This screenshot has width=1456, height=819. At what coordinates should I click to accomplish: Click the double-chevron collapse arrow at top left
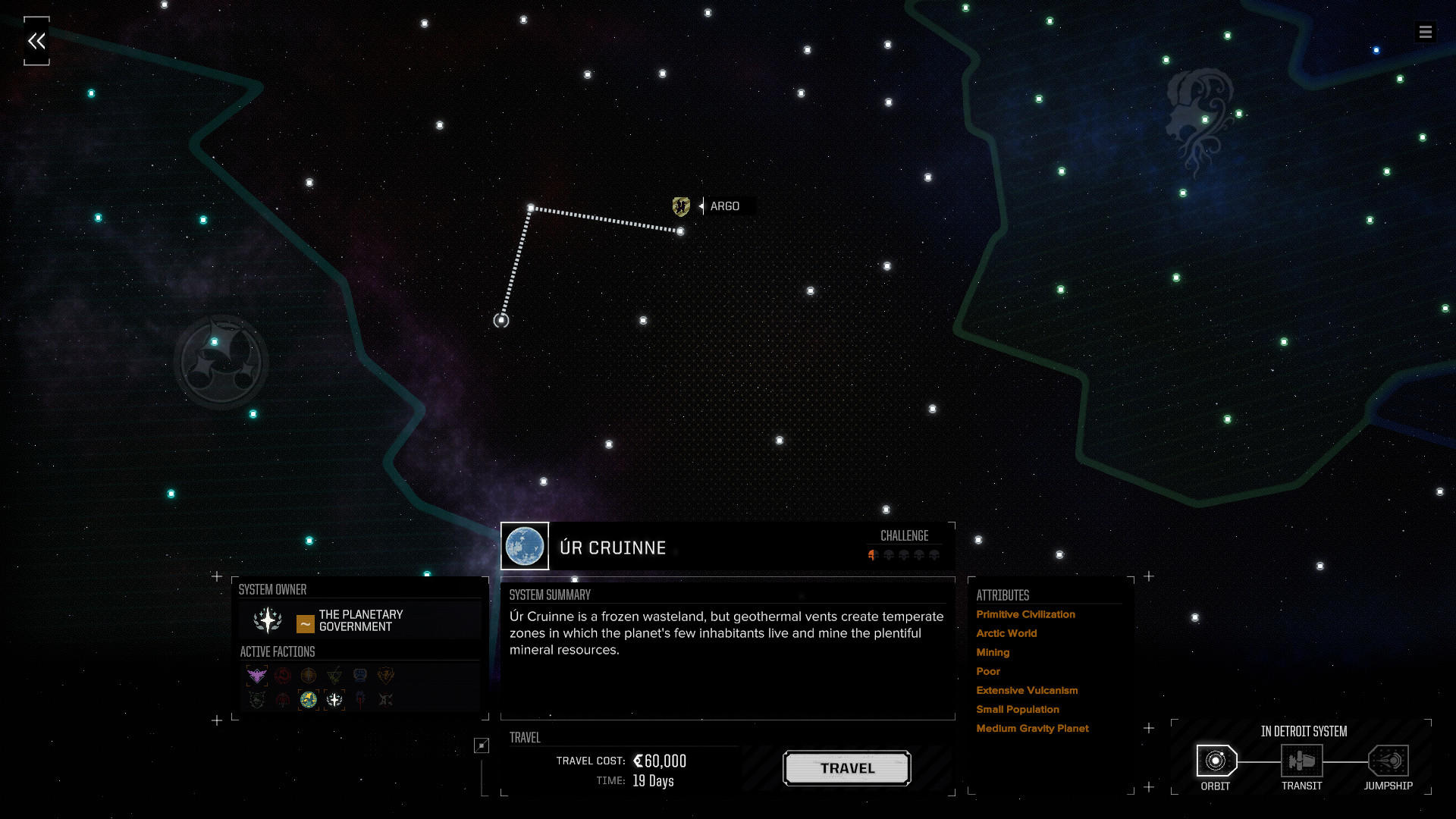tap(37, 40)
